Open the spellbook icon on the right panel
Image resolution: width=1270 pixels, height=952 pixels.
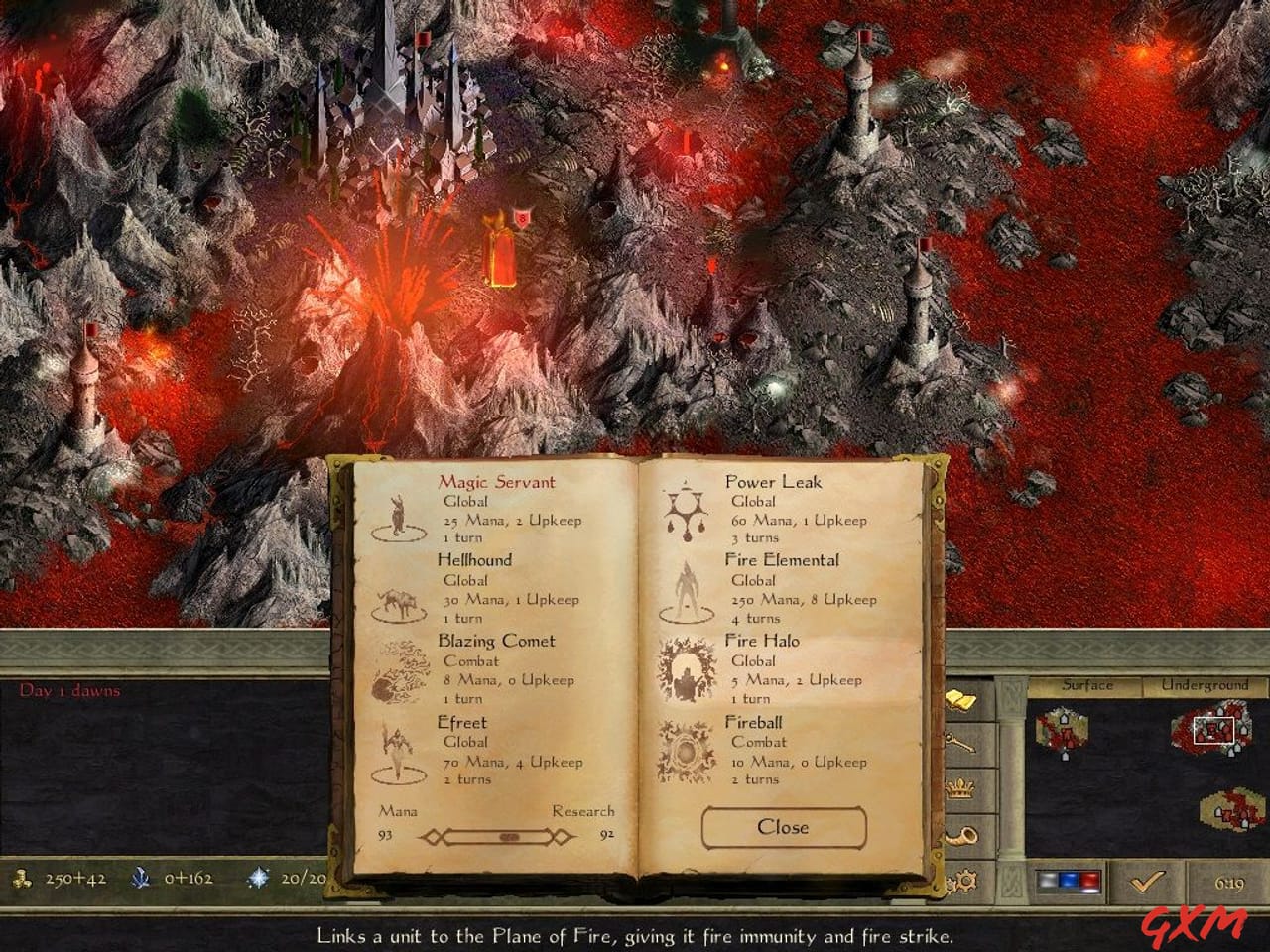coord(961,699)
